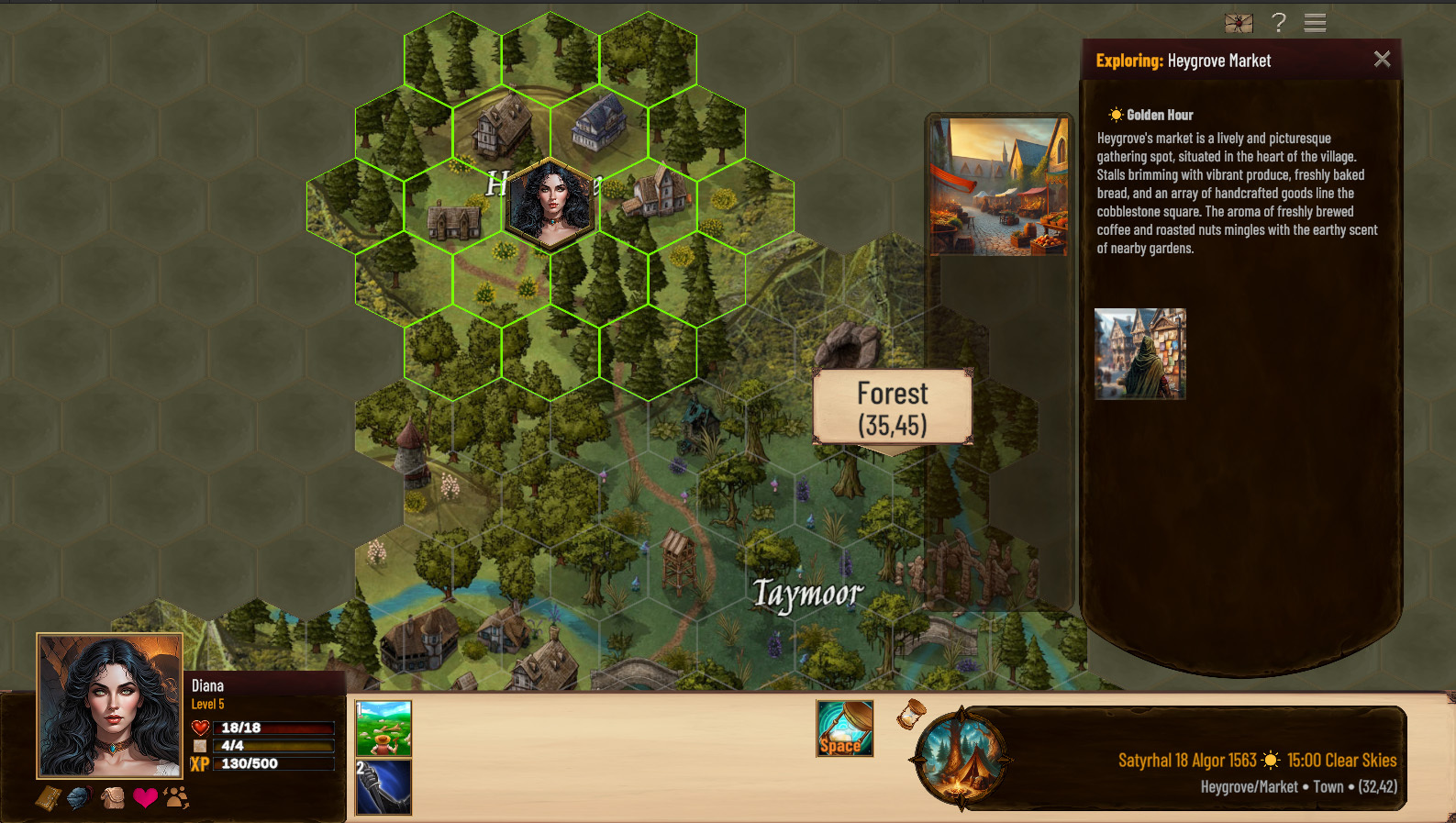Open the journal icon below Diana's portrait
The height and width of the screenshot is (823, 1456).
tap(51, 796)
